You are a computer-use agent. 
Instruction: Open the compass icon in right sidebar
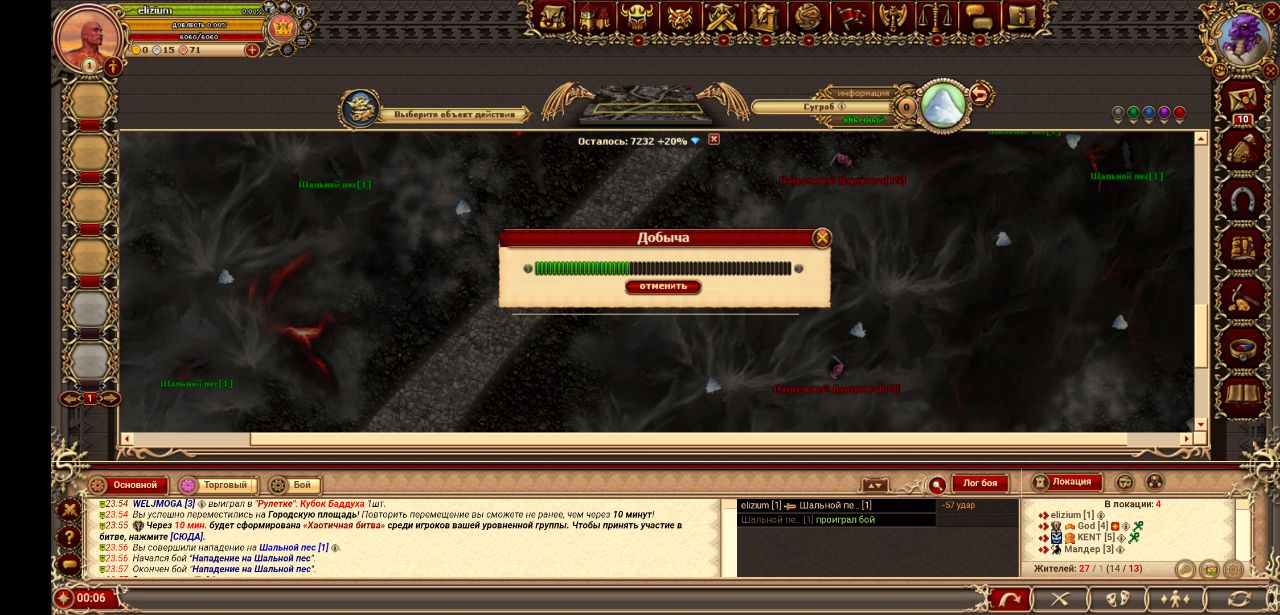click(1243, 348)
